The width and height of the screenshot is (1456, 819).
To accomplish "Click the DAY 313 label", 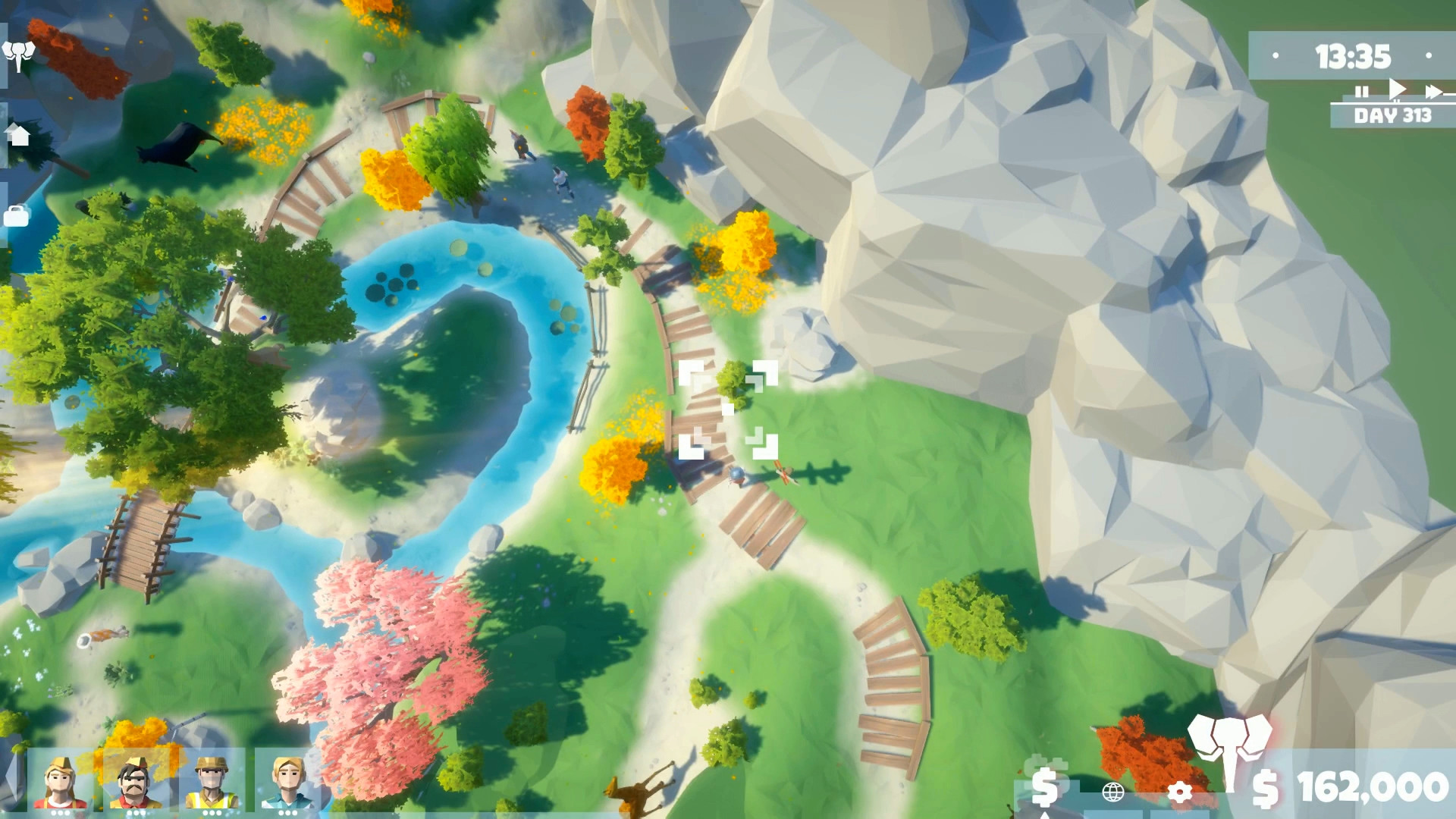I will (x=1394, y=115).
